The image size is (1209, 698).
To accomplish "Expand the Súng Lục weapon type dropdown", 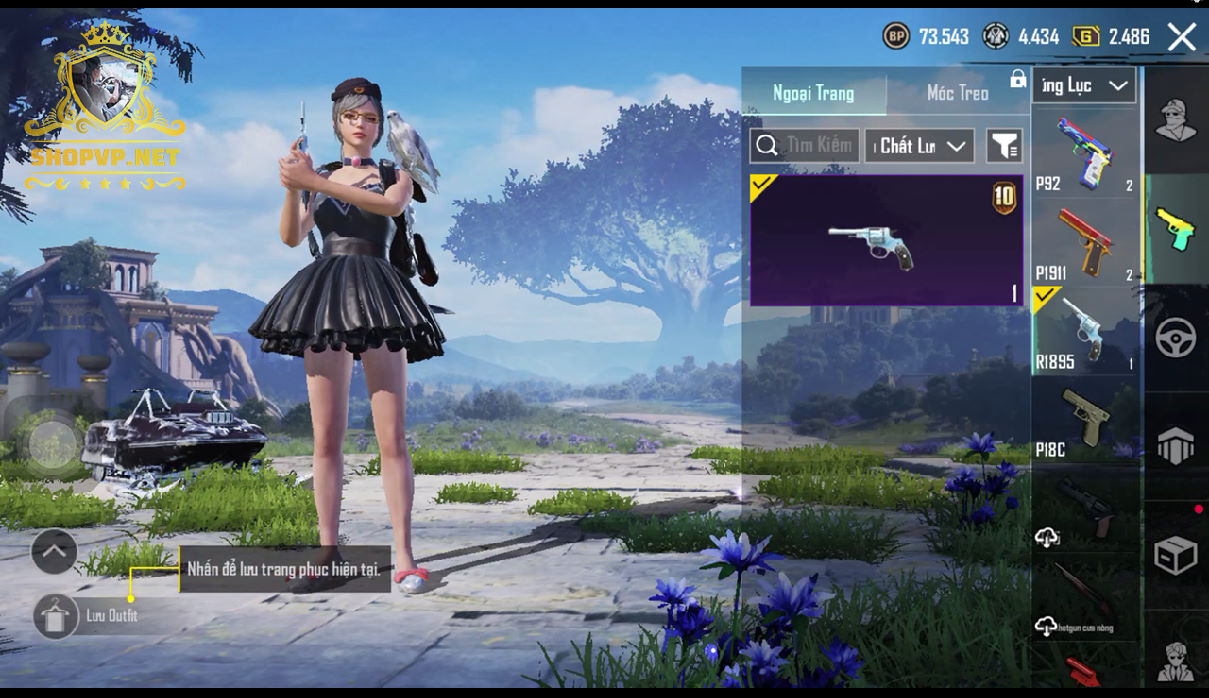I will coord(1084,86).
